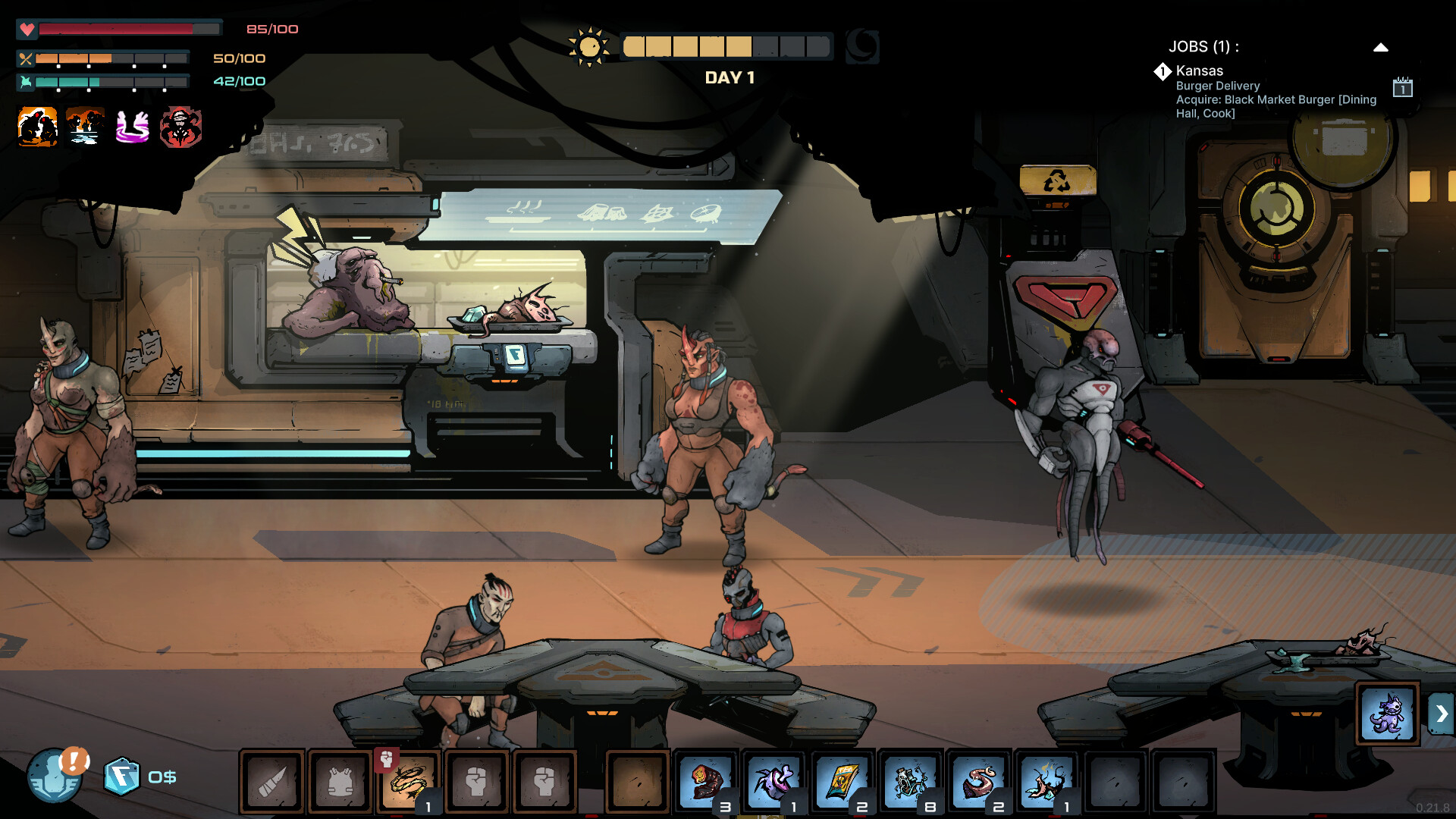Select the empty horn weapon slot

tap(272, 782)
